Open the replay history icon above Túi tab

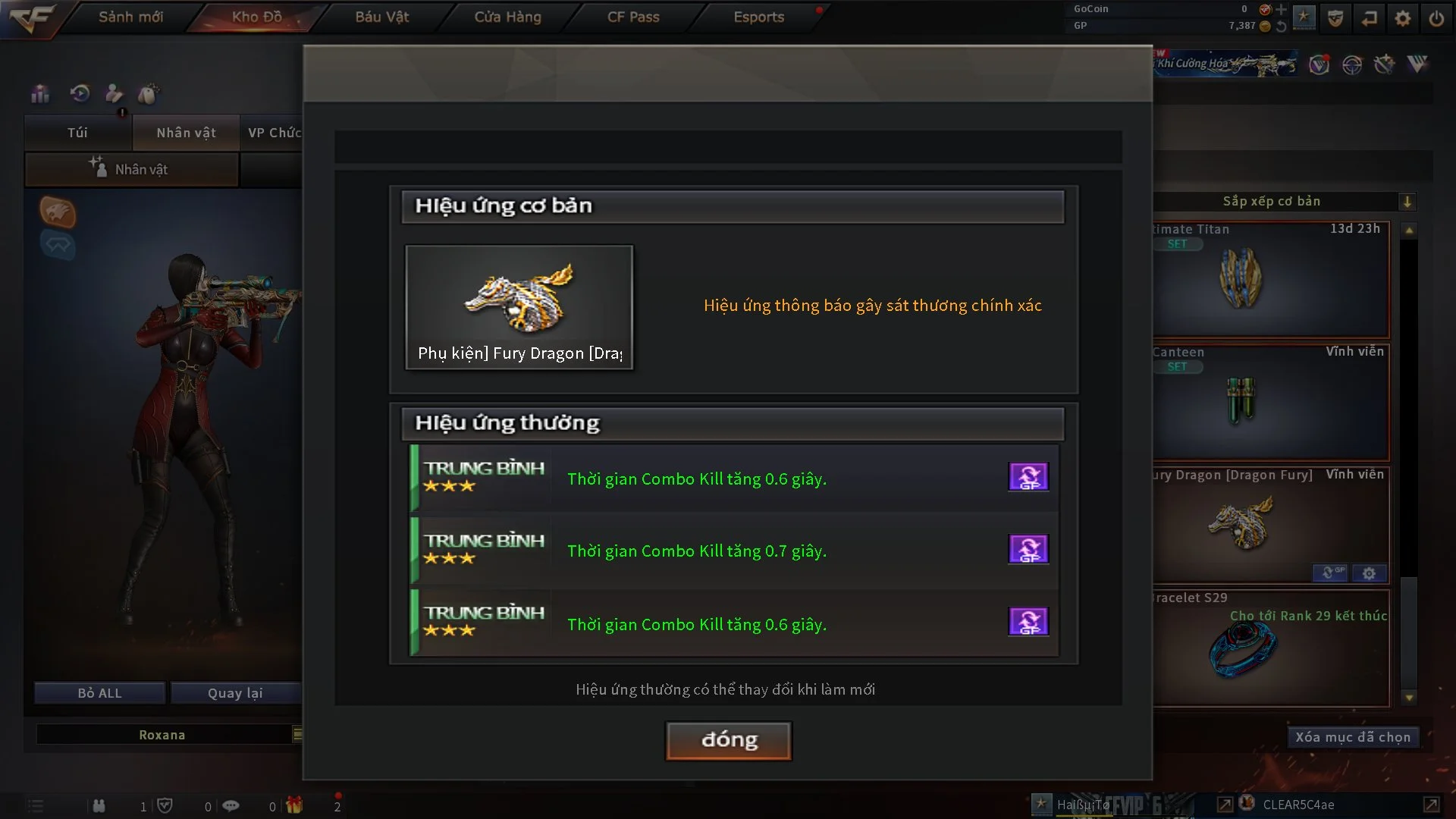(79, 93)
